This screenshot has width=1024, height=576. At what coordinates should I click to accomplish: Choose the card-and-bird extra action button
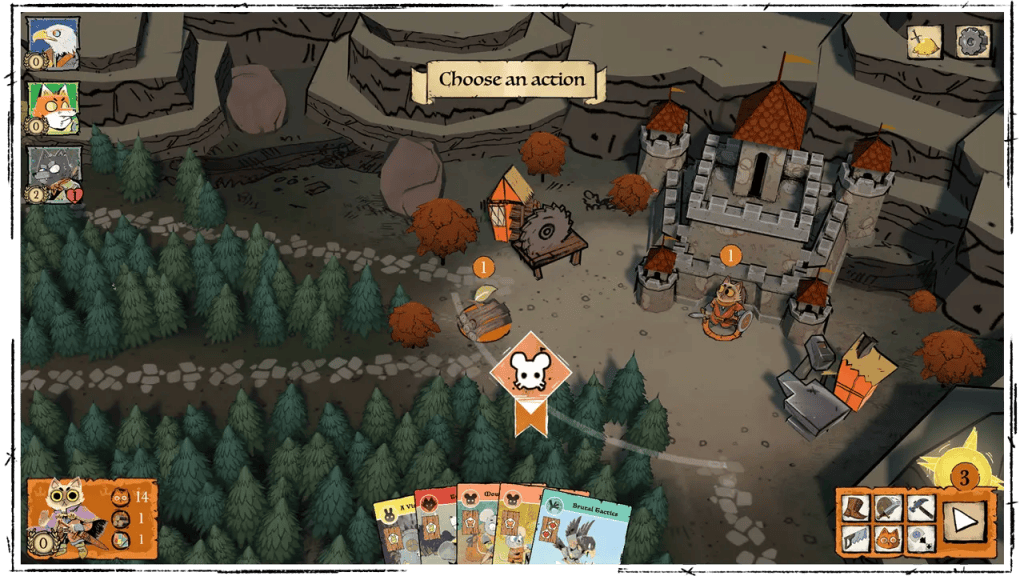tap(920, 540)
